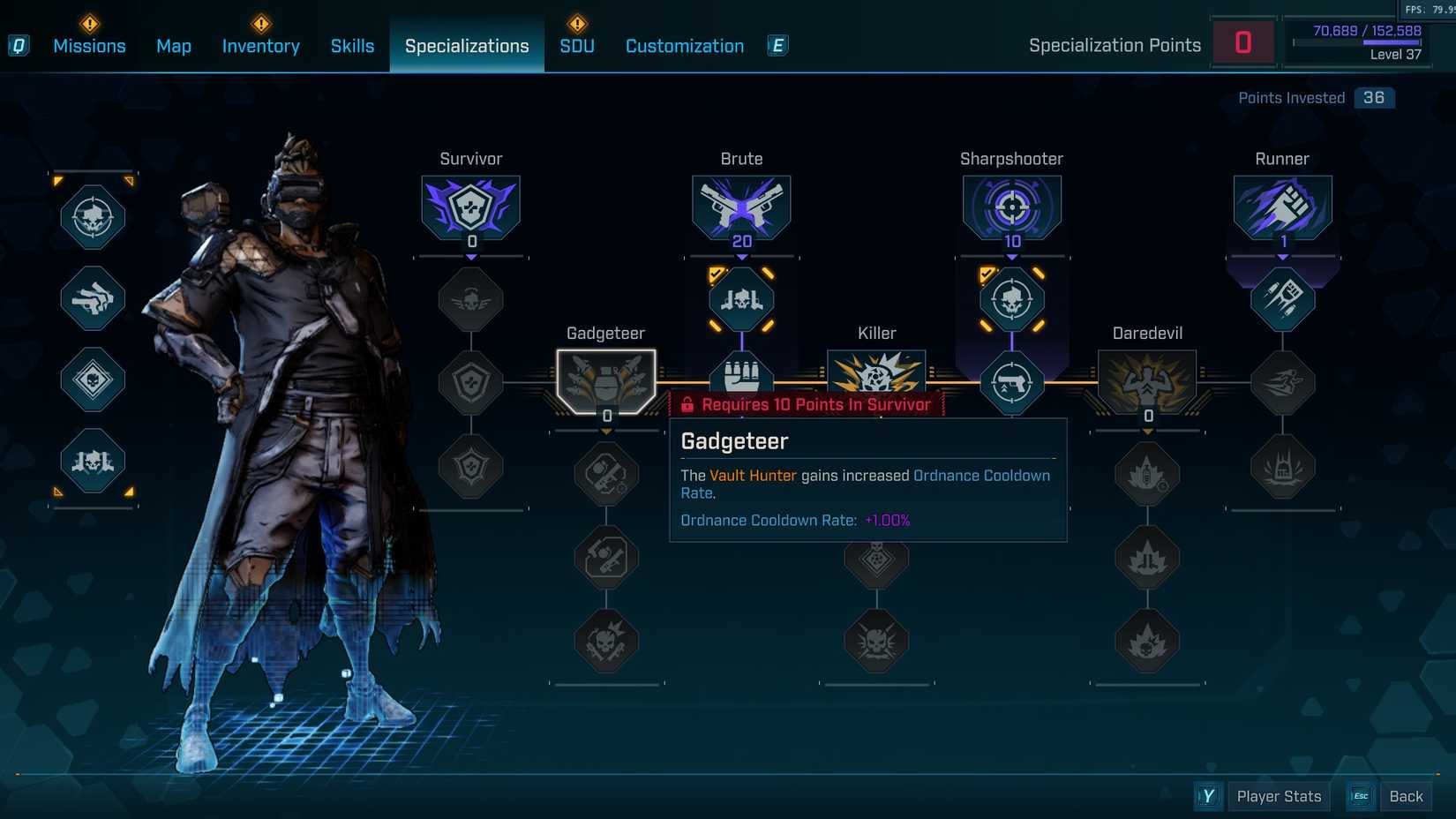Click the skull diamond icon in left sidebar
The height and width of the screenshot is (819, 1456).
click(92, 381)
